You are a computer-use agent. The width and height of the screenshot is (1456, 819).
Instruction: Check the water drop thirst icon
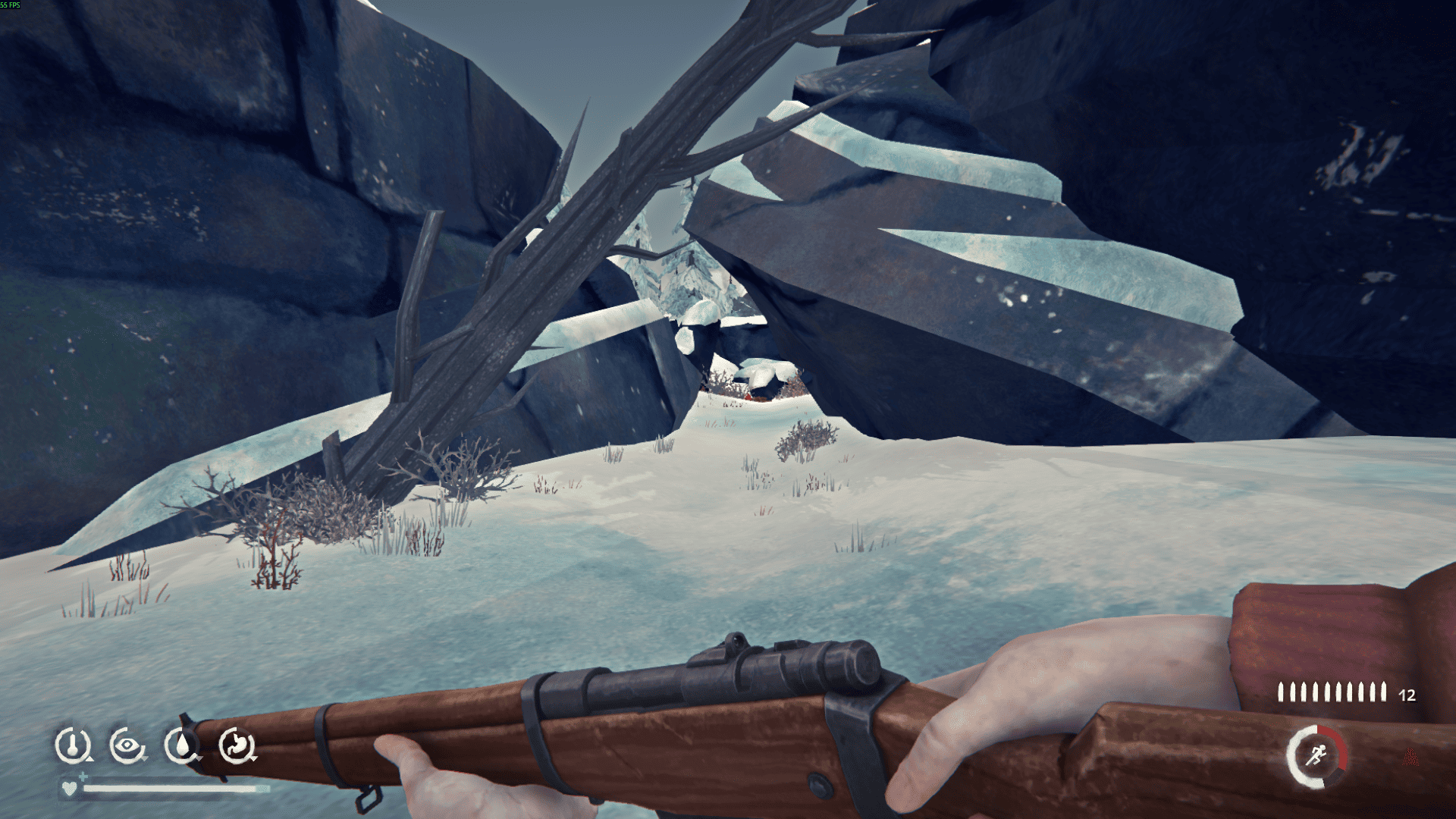(182, 745)
